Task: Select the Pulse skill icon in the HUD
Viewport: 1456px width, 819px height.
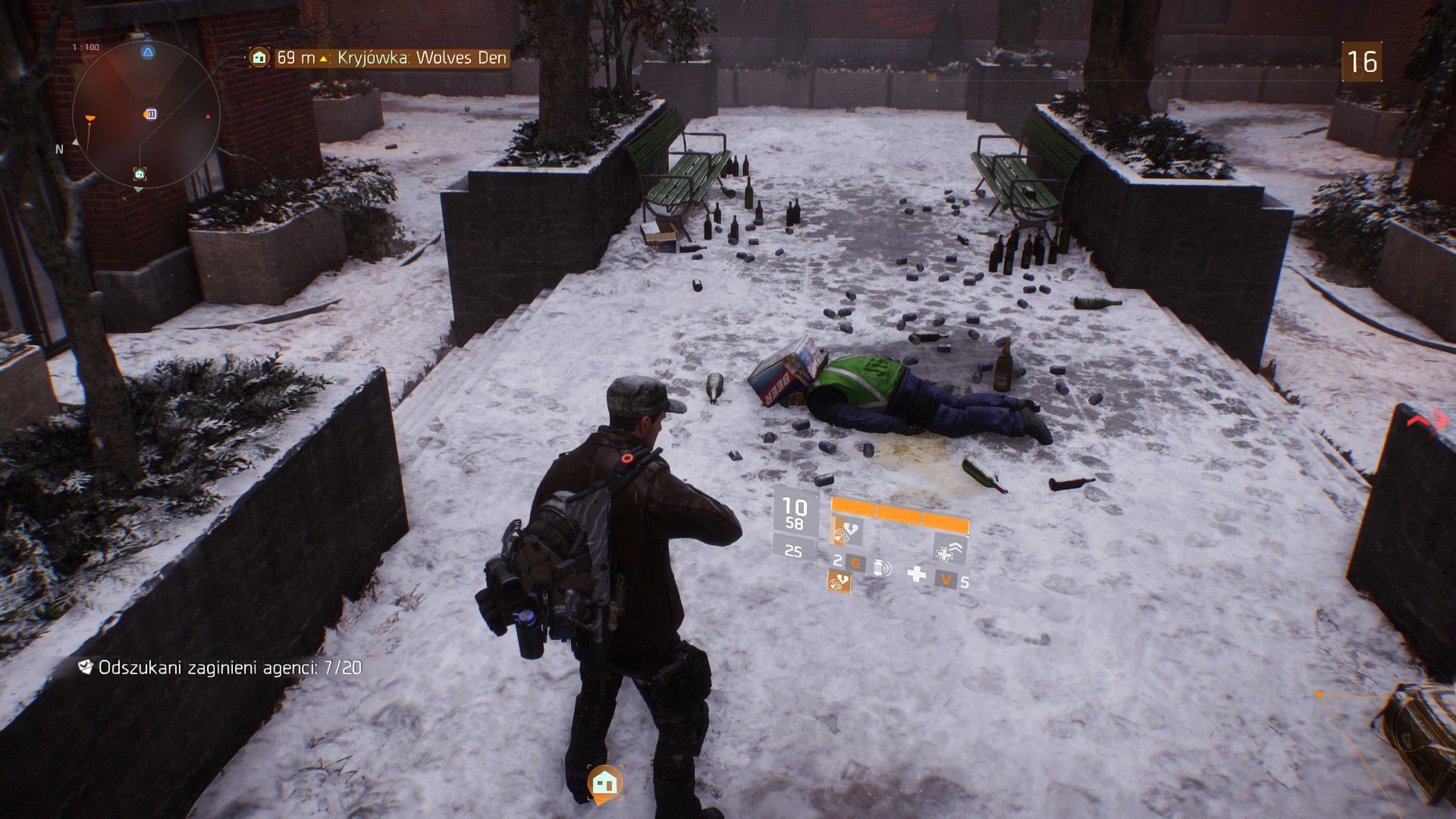Action: coord(843,532)
